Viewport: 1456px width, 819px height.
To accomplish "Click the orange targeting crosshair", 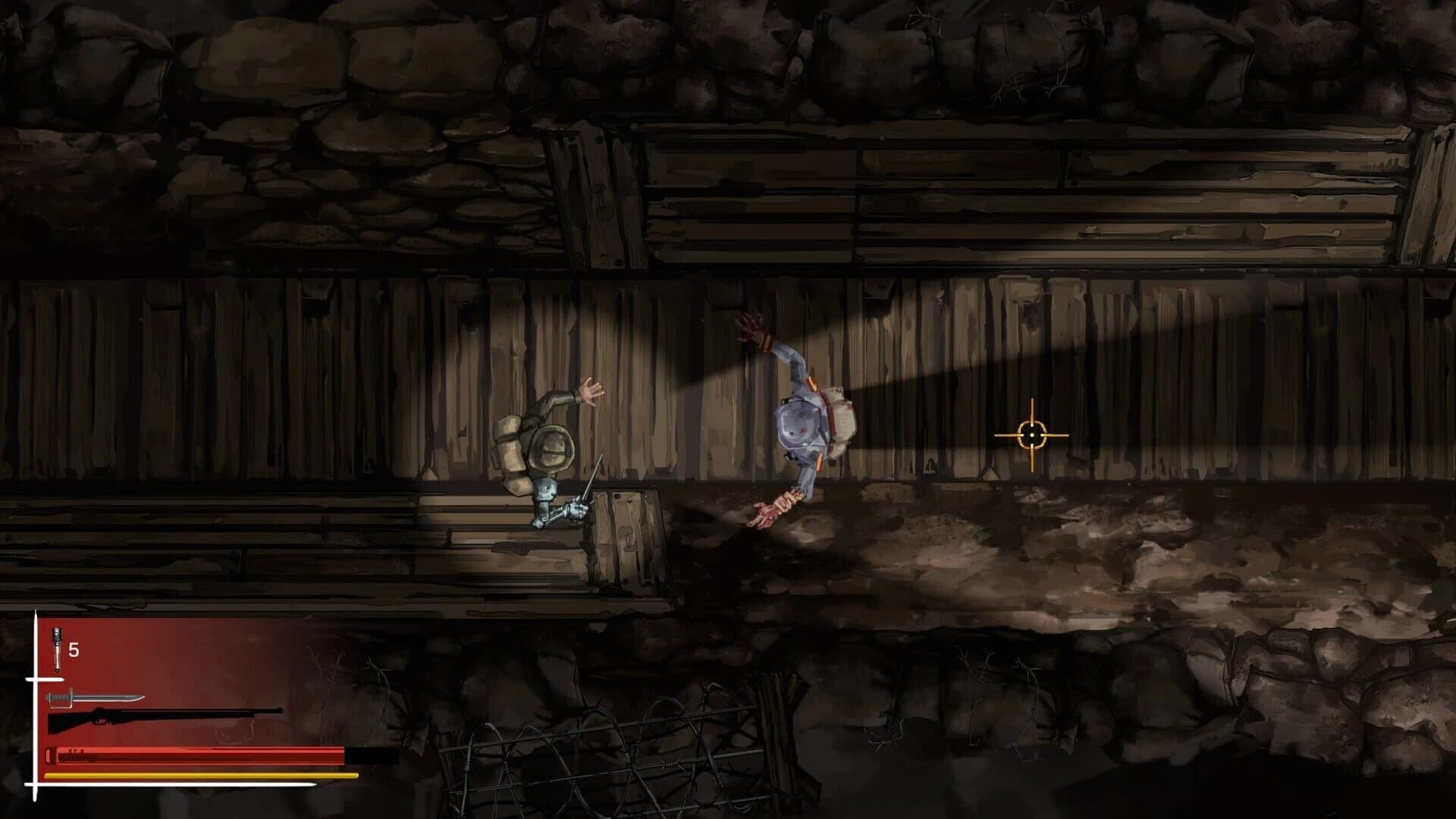I will 1033,434.
